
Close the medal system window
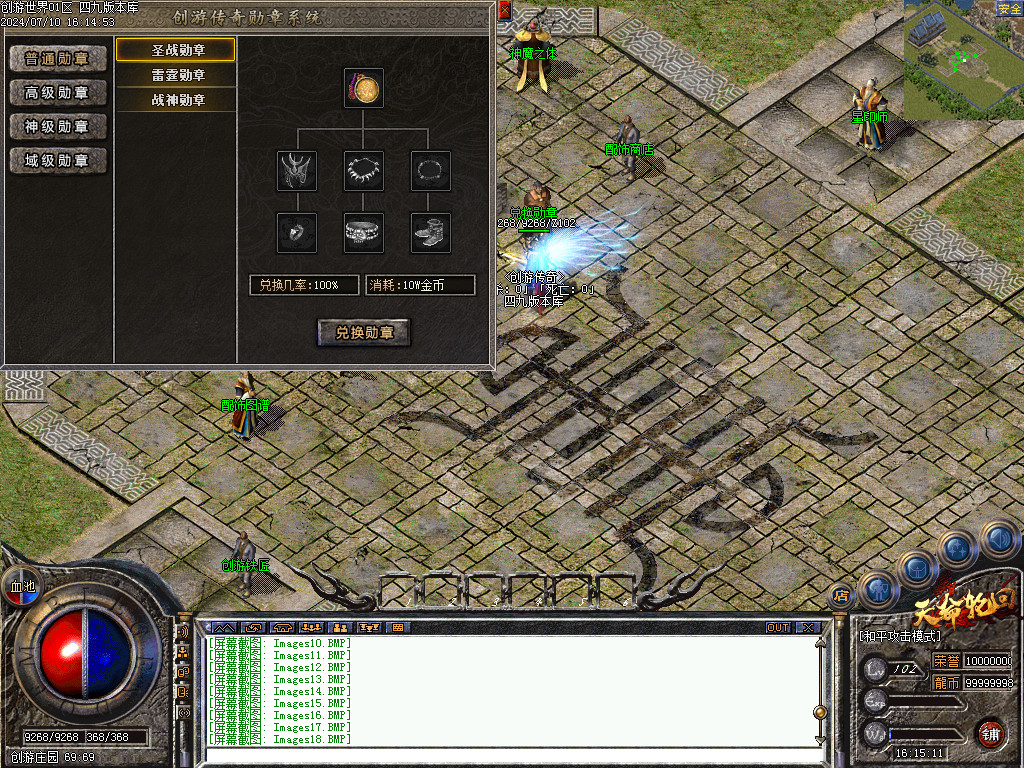pos(504,10)
